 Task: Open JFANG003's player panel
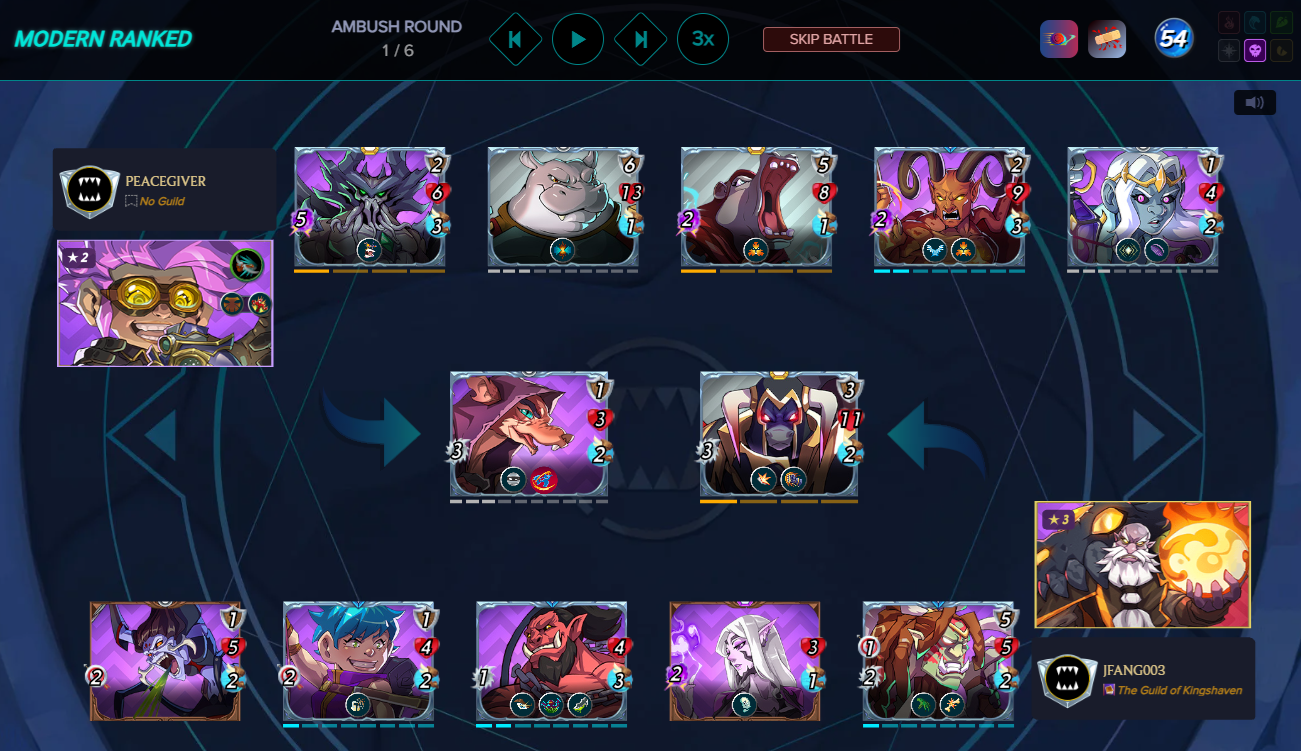click(1143, 678)
